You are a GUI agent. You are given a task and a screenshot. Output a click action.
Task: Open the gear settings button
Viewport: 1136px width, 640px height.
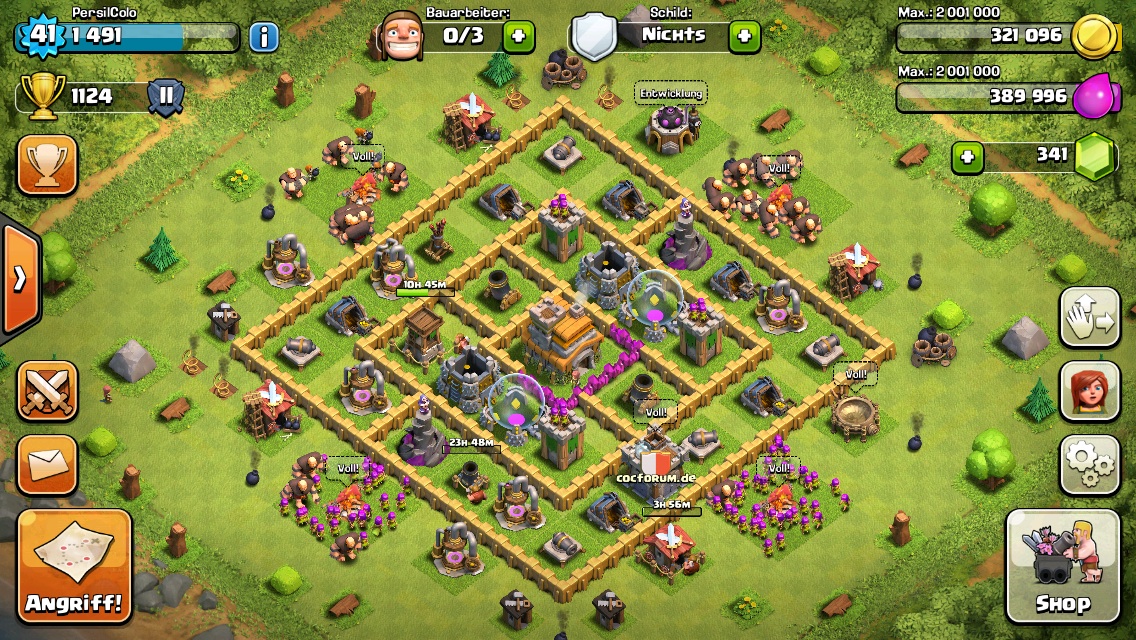tap(1089, 464)
